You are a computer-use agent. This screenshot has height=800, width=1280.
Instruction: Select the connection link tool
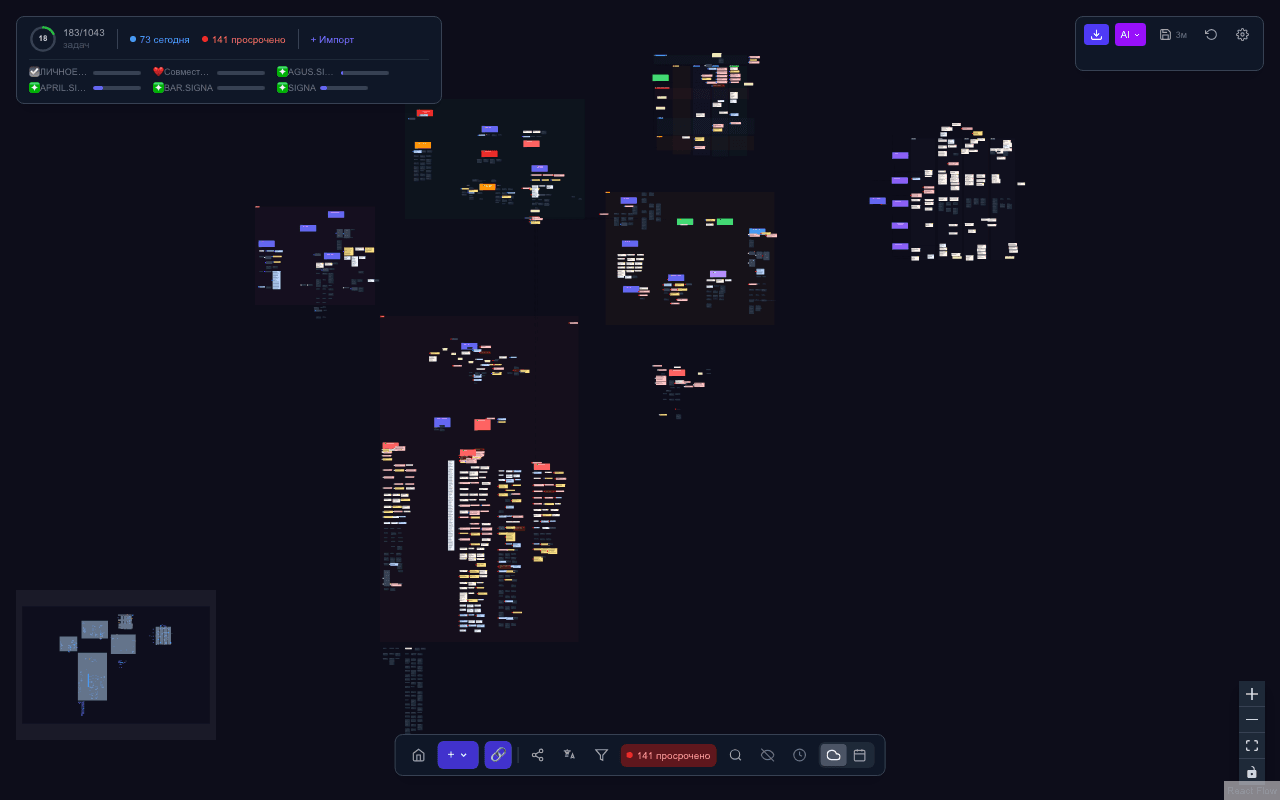[x=498, y=755]
